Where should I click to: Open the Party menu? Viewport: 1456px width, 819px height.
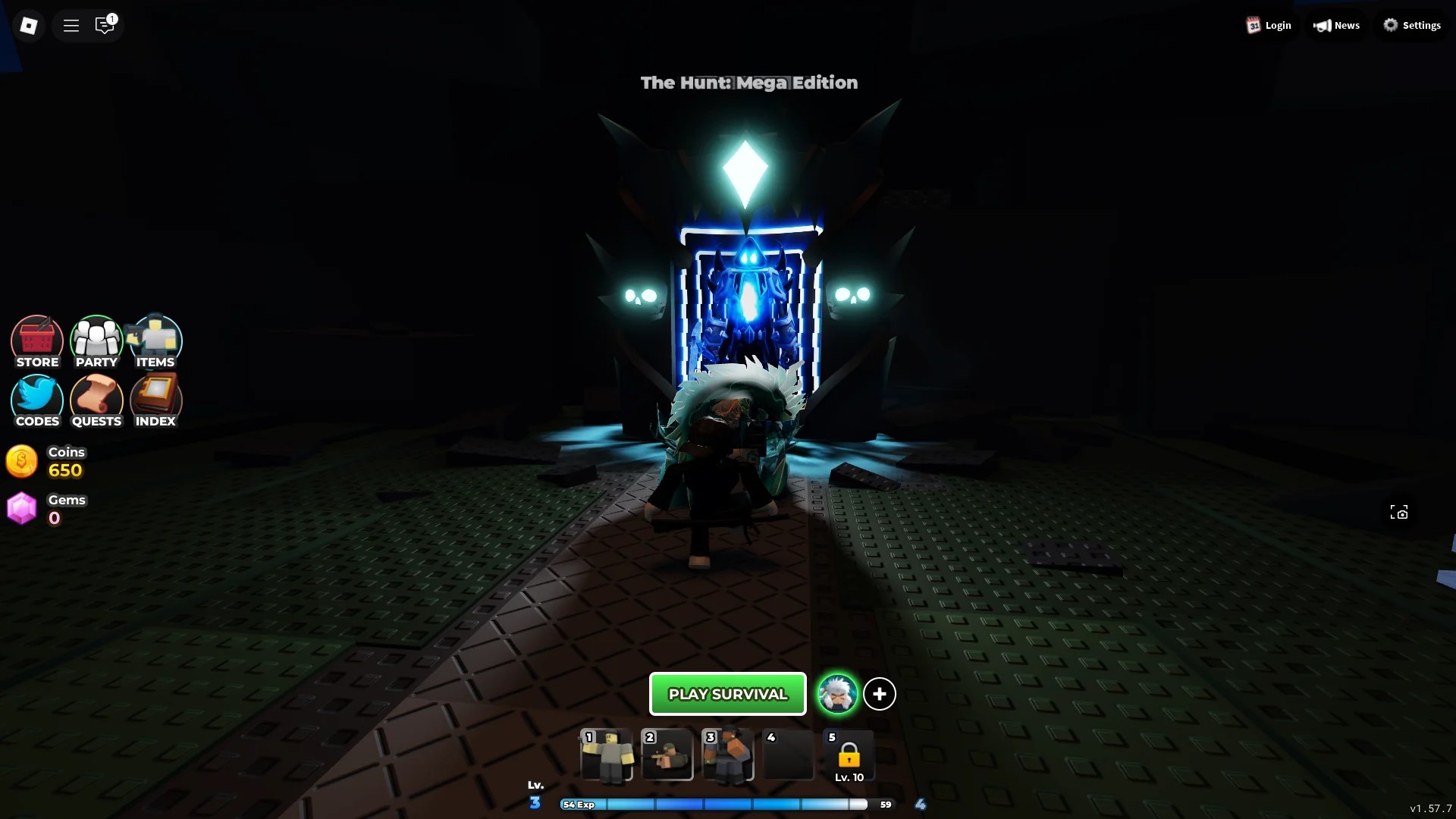coord(96,341)
